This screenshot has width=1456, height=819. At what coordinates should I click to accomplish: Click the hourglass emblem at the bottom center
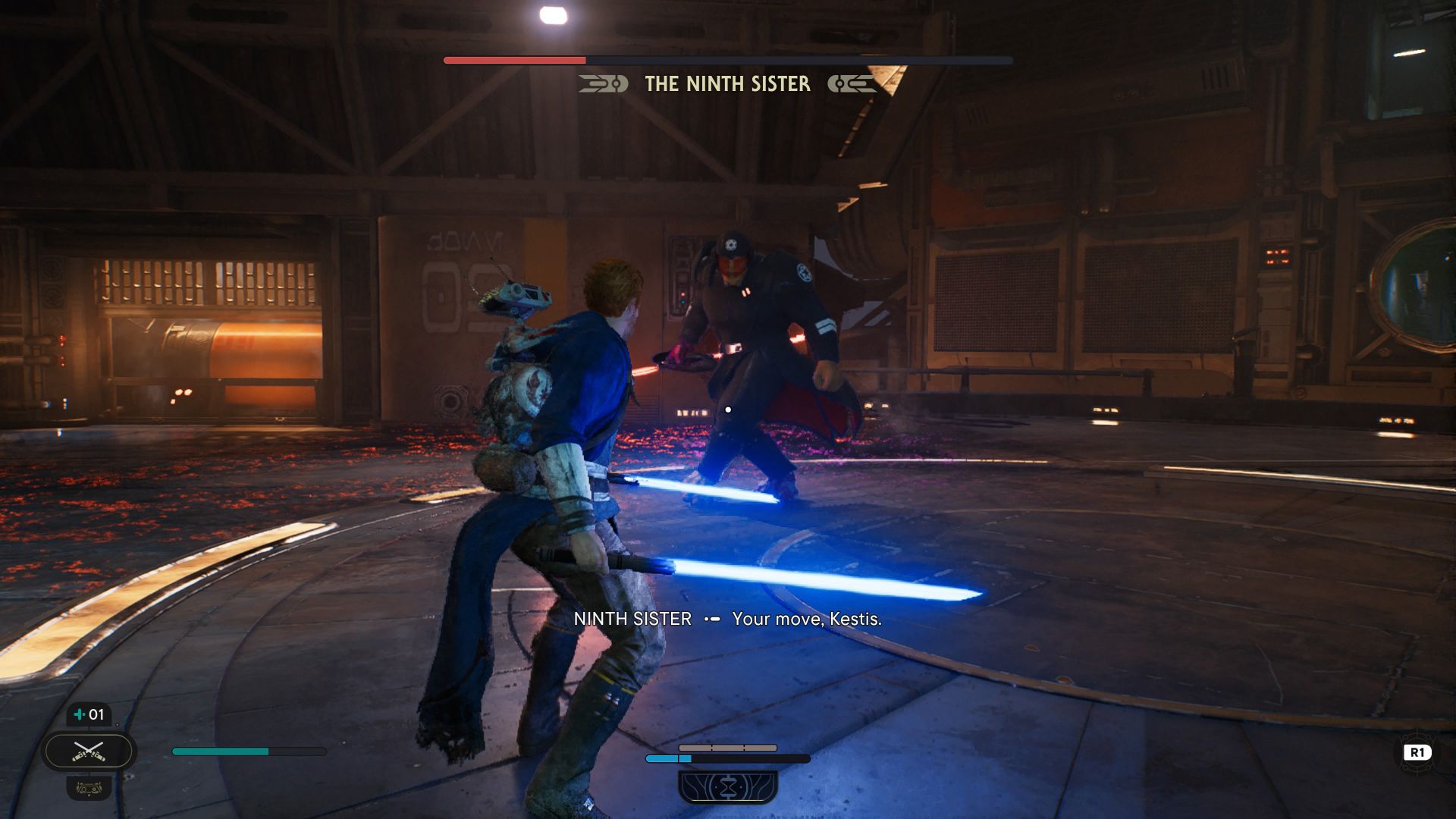(728, 785)
